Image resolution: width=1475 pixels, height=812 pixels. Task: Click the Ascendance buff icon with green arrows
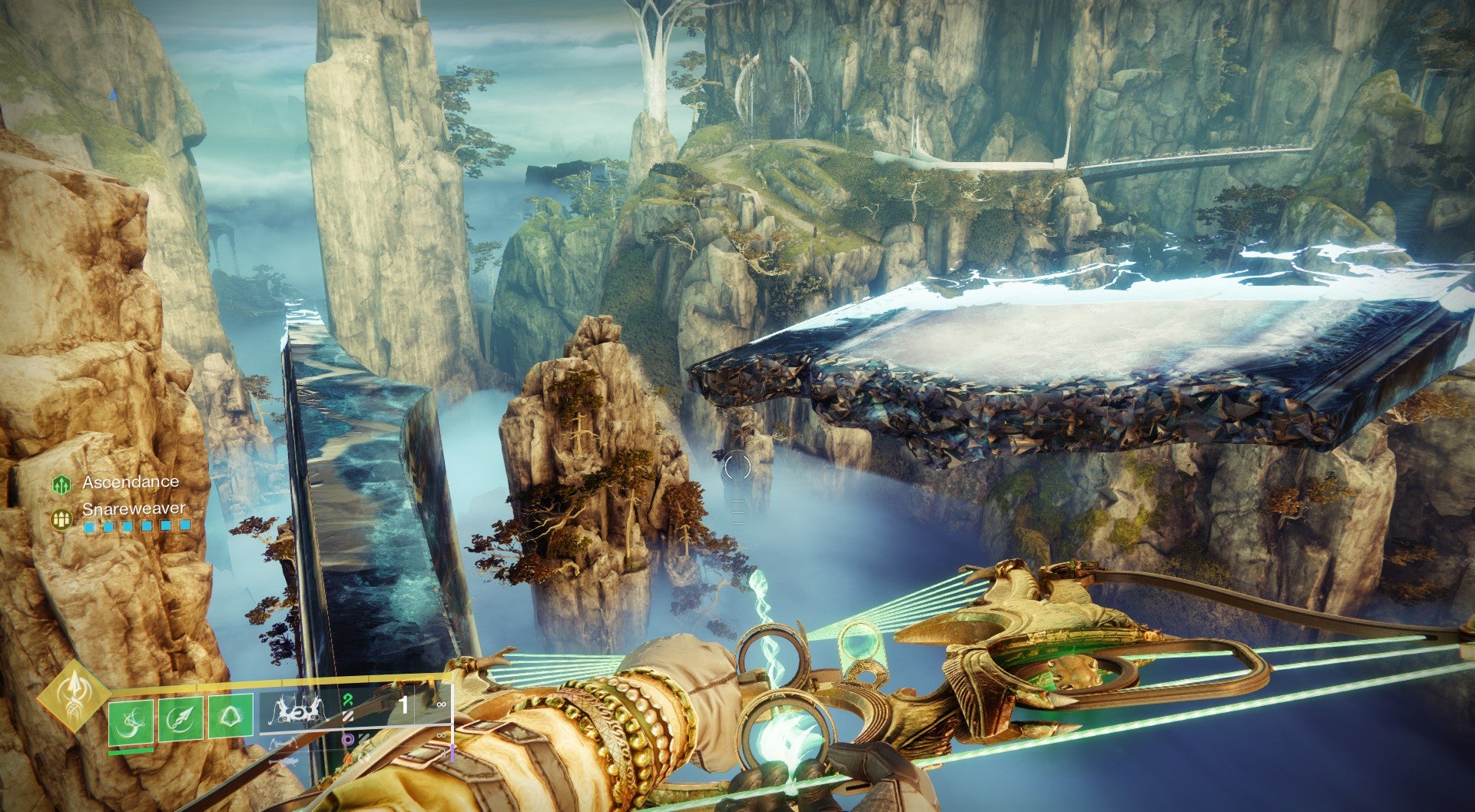(x=61, y=484)
